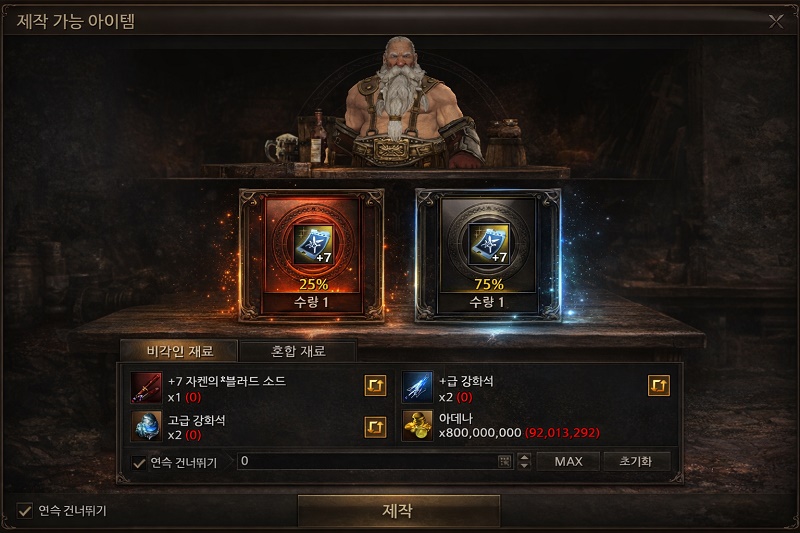
Task: Toggle the 연속 건너뛰기 checkbox beside the 제작 button
Action: tap(25, 511)
